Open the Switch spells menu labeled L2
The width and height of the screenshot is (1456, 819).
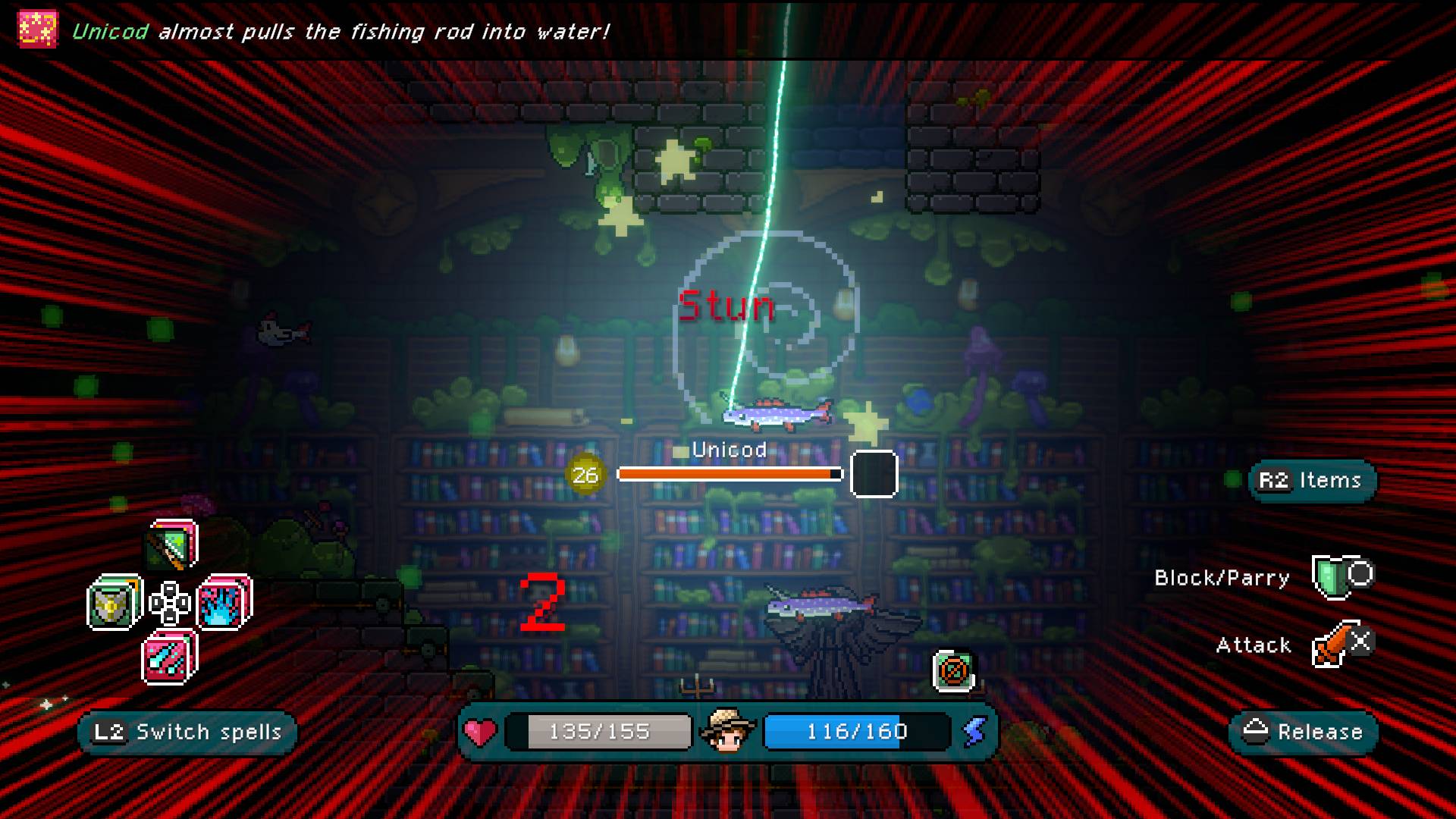click(x=187, y=732)
